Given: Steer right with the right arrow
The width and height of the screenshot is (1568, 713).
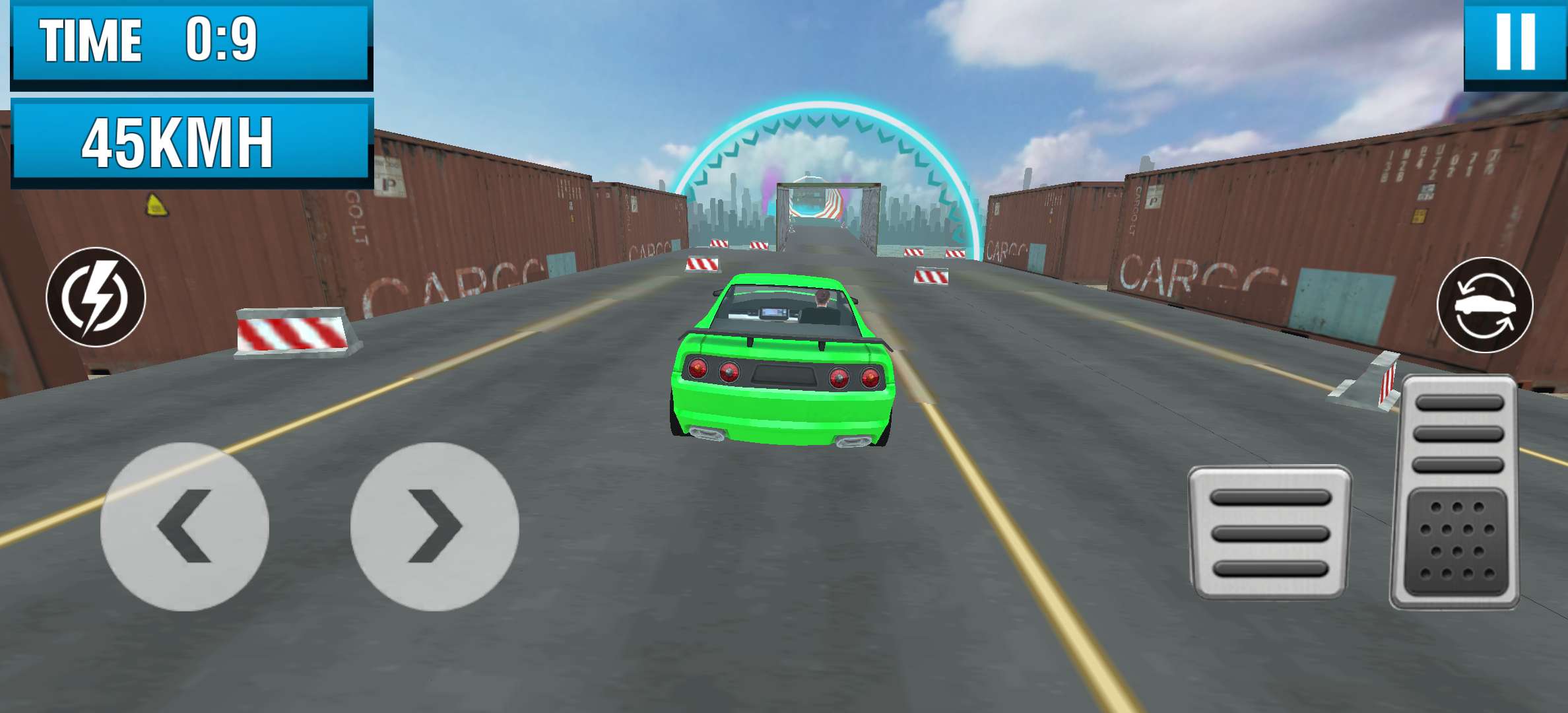Looking at the screenshot, I should [434, 526].
